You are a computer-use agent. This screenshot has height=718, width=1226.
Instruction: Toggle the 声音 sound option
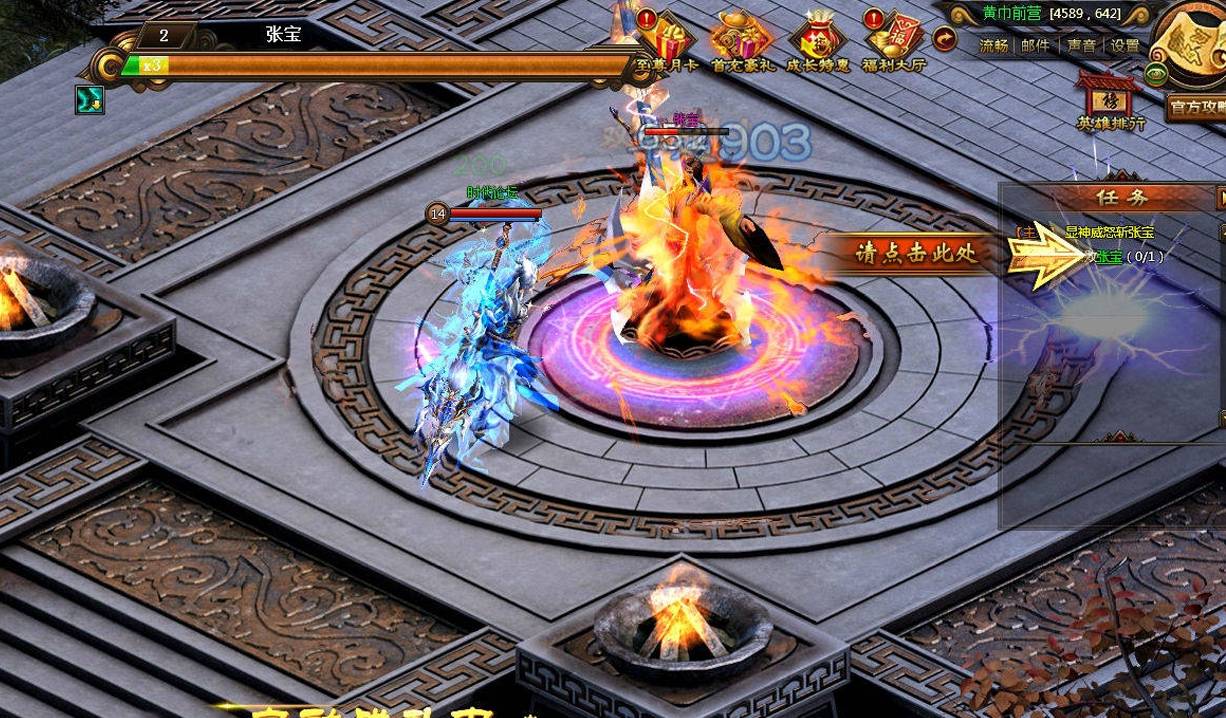point(1081,45)
